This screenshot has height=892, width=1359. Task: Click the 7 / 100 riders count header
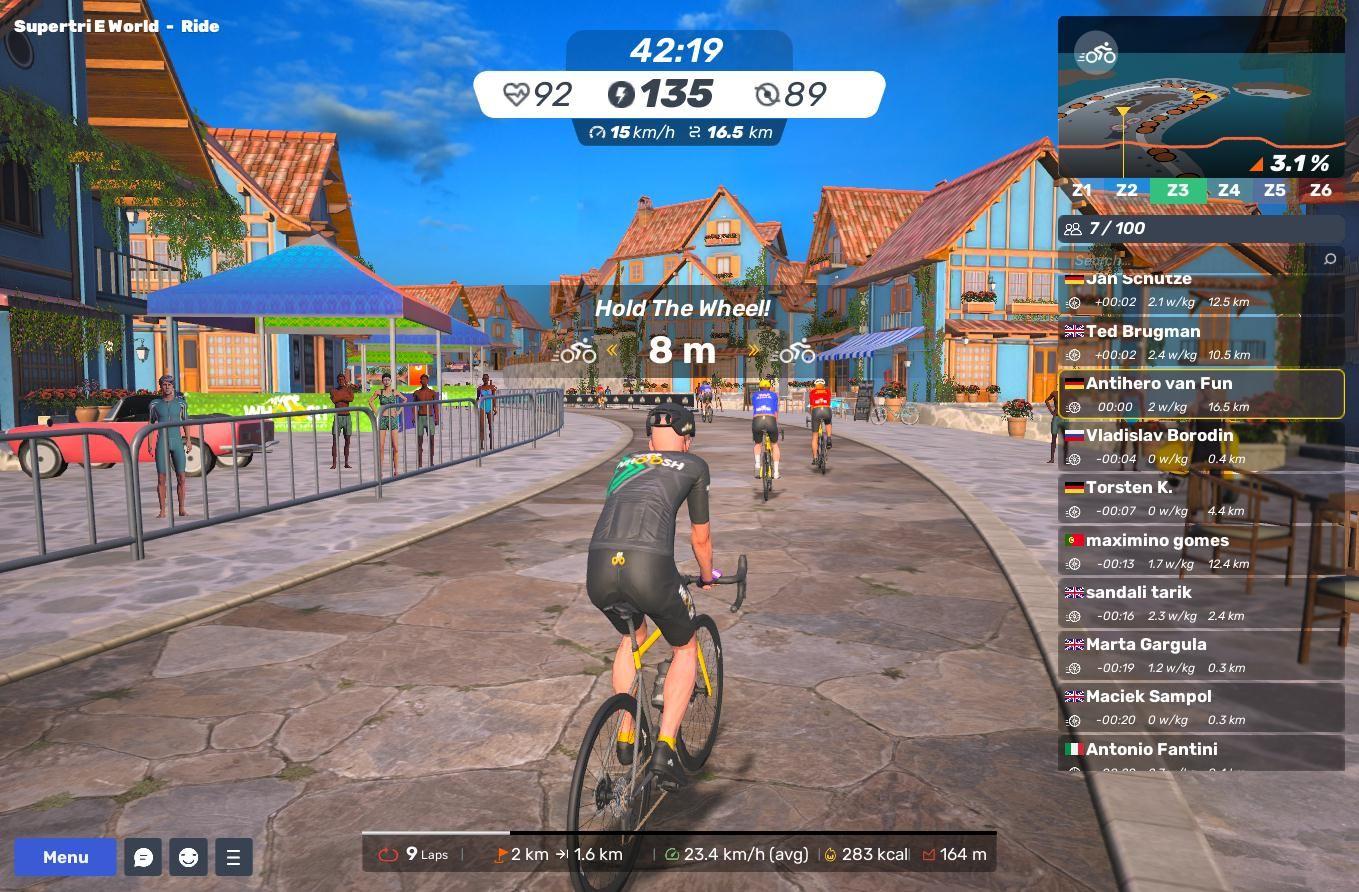[1200, 229]
